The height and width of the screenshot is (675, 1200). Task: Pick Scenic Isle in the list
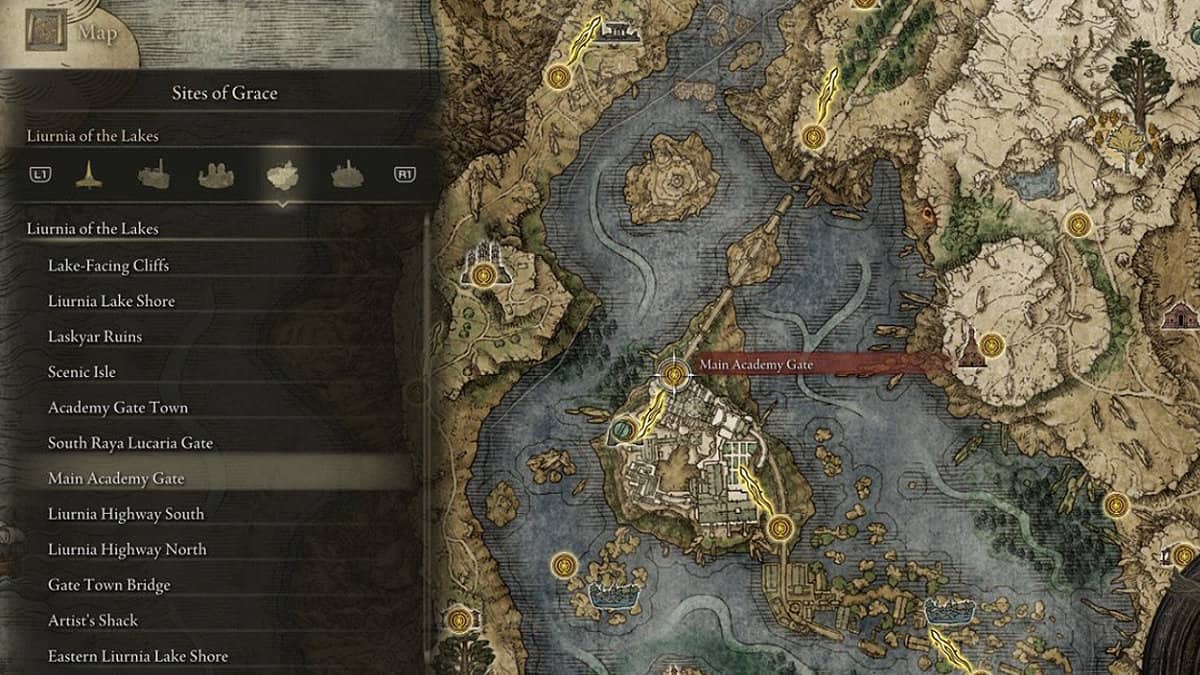tap(82, 372)
